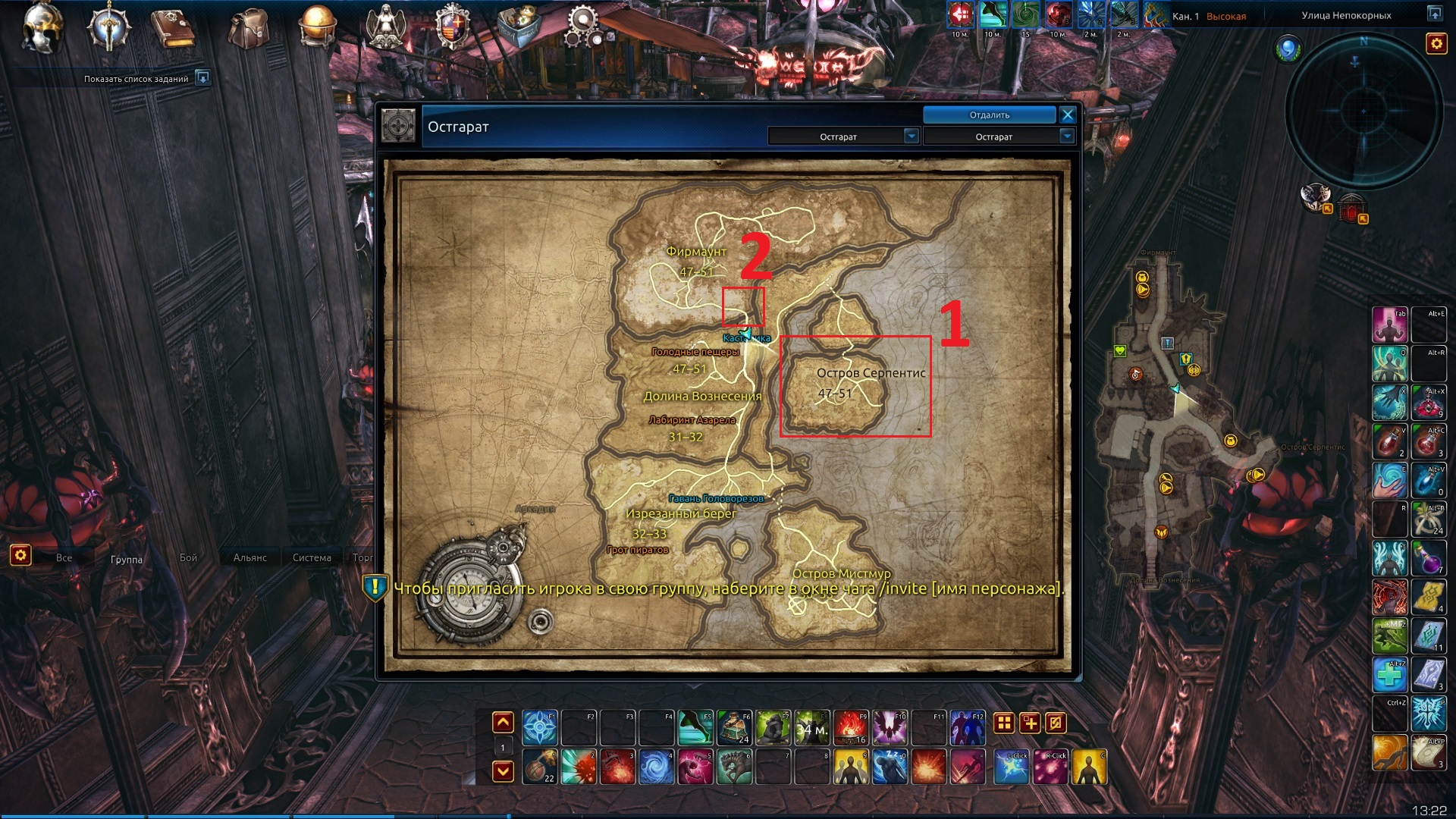
Task: Open the left Остгарат region dropdown
Action: coord(912,136)
